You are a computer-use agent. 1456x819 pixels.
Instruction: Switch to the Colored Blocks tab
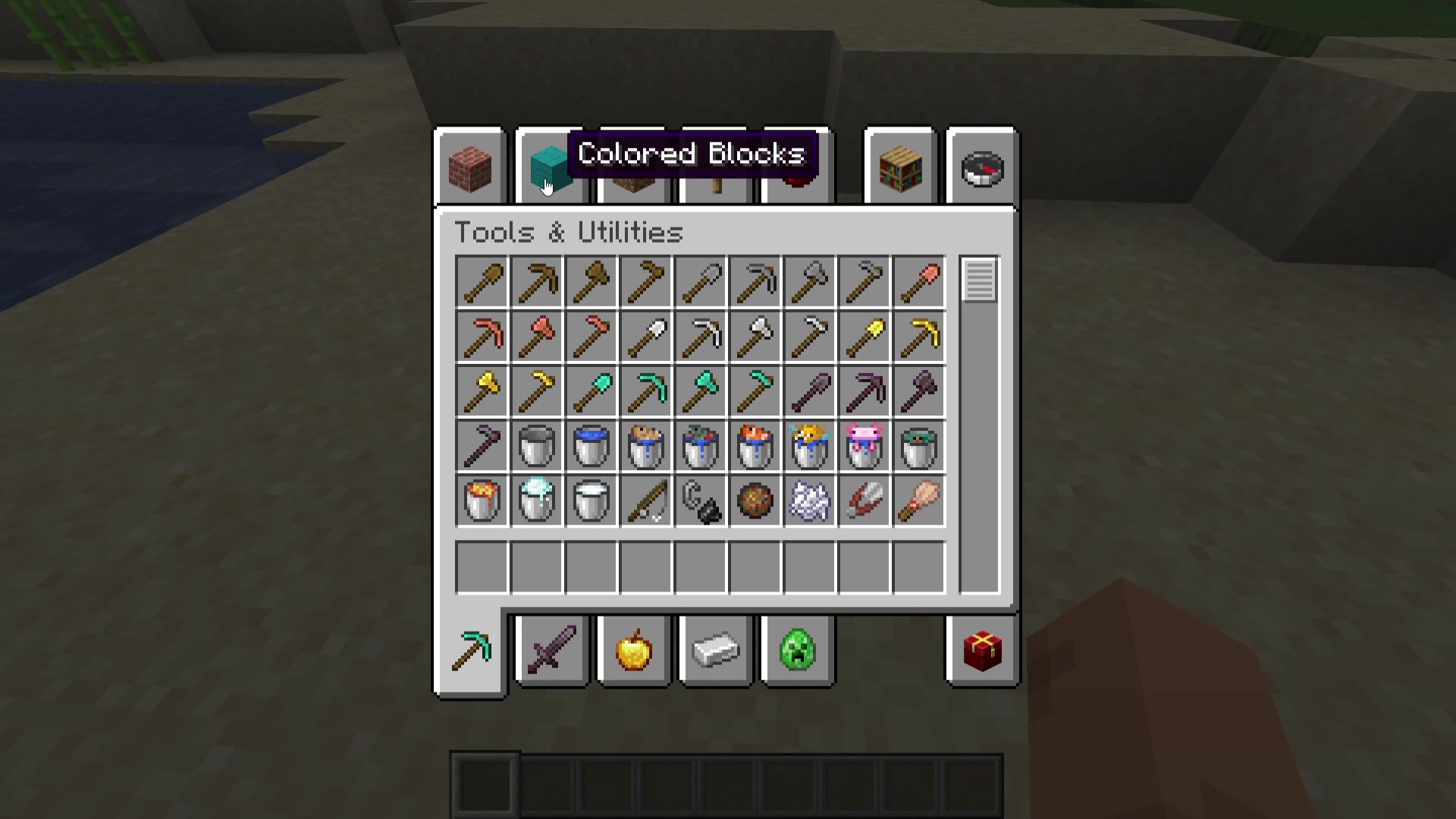548,168
